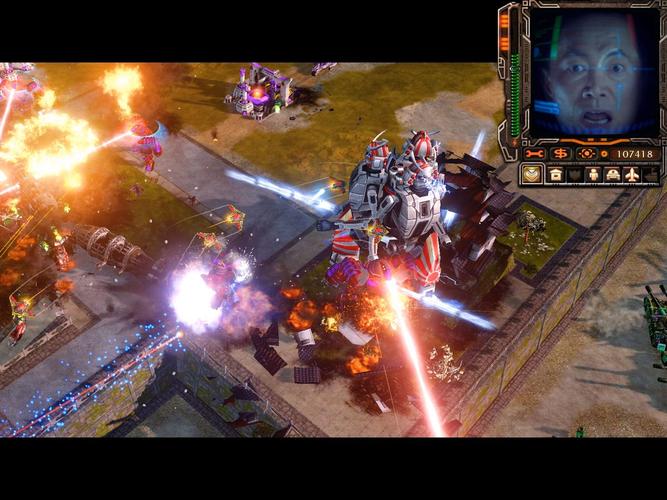Switch to the tank vehicles tab
This screenshot has height=500, width=667.
(612, 174)
